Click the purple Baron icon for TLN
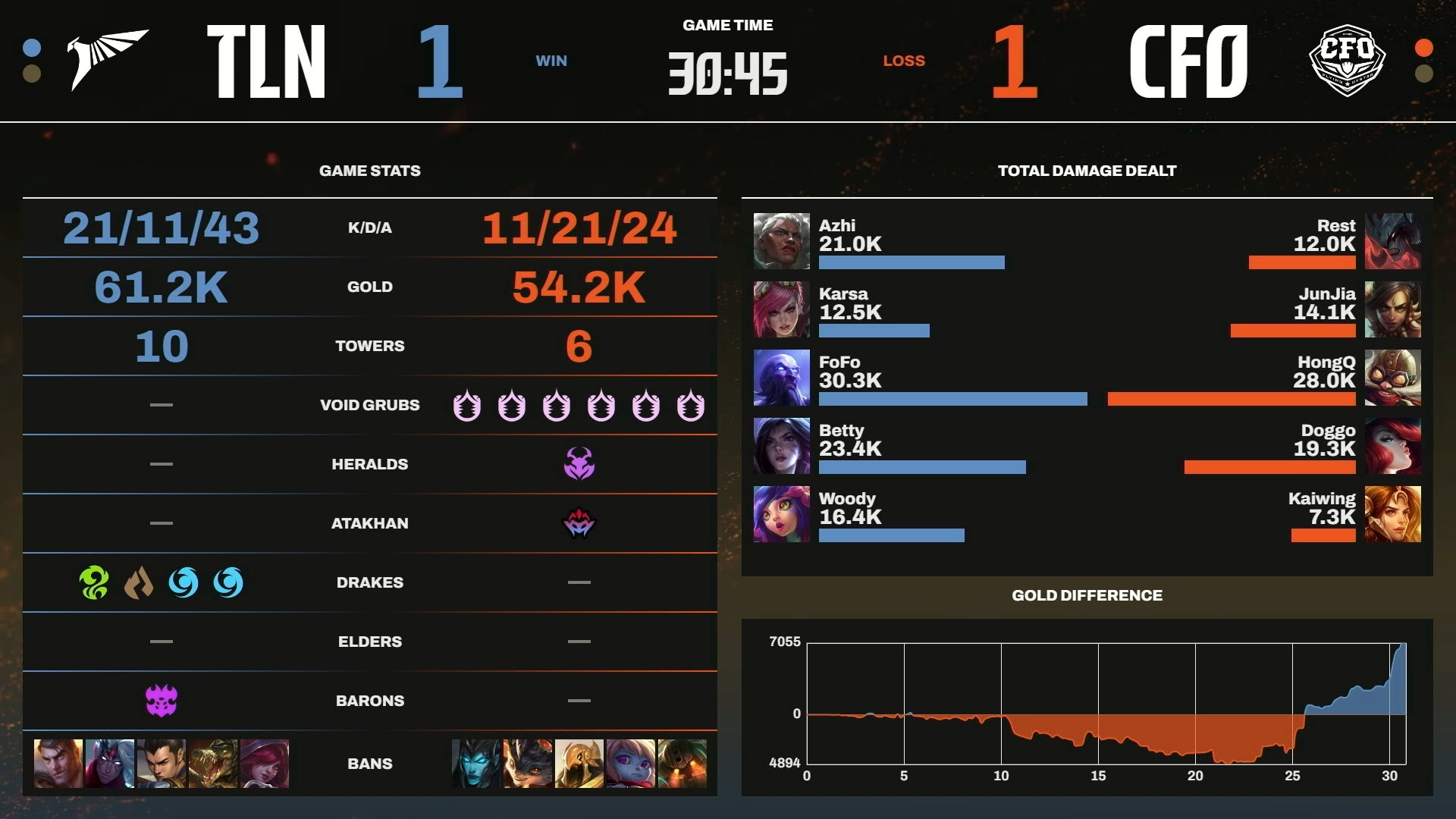Screen dimensions: 1456x819 click(x=161, y=701)
